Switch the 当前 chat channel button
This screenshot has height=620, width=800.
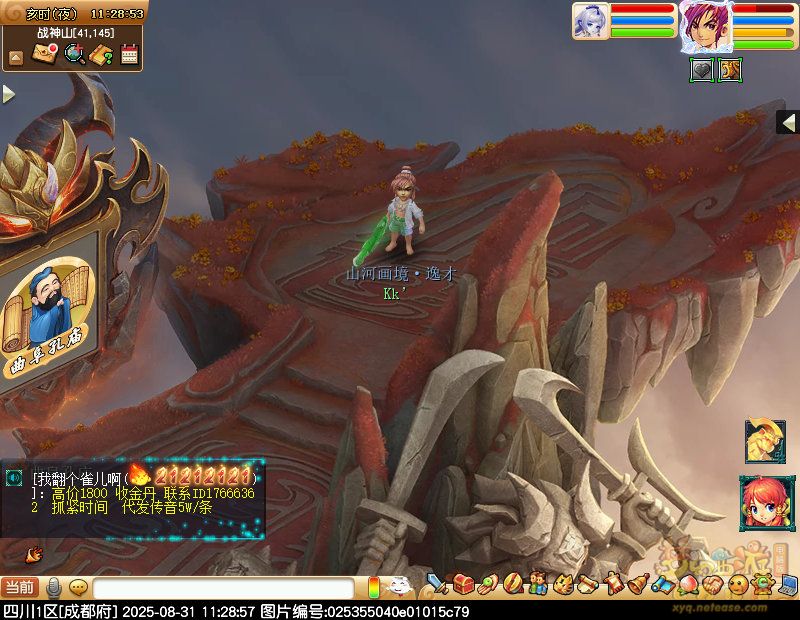[x=20, y=588]
